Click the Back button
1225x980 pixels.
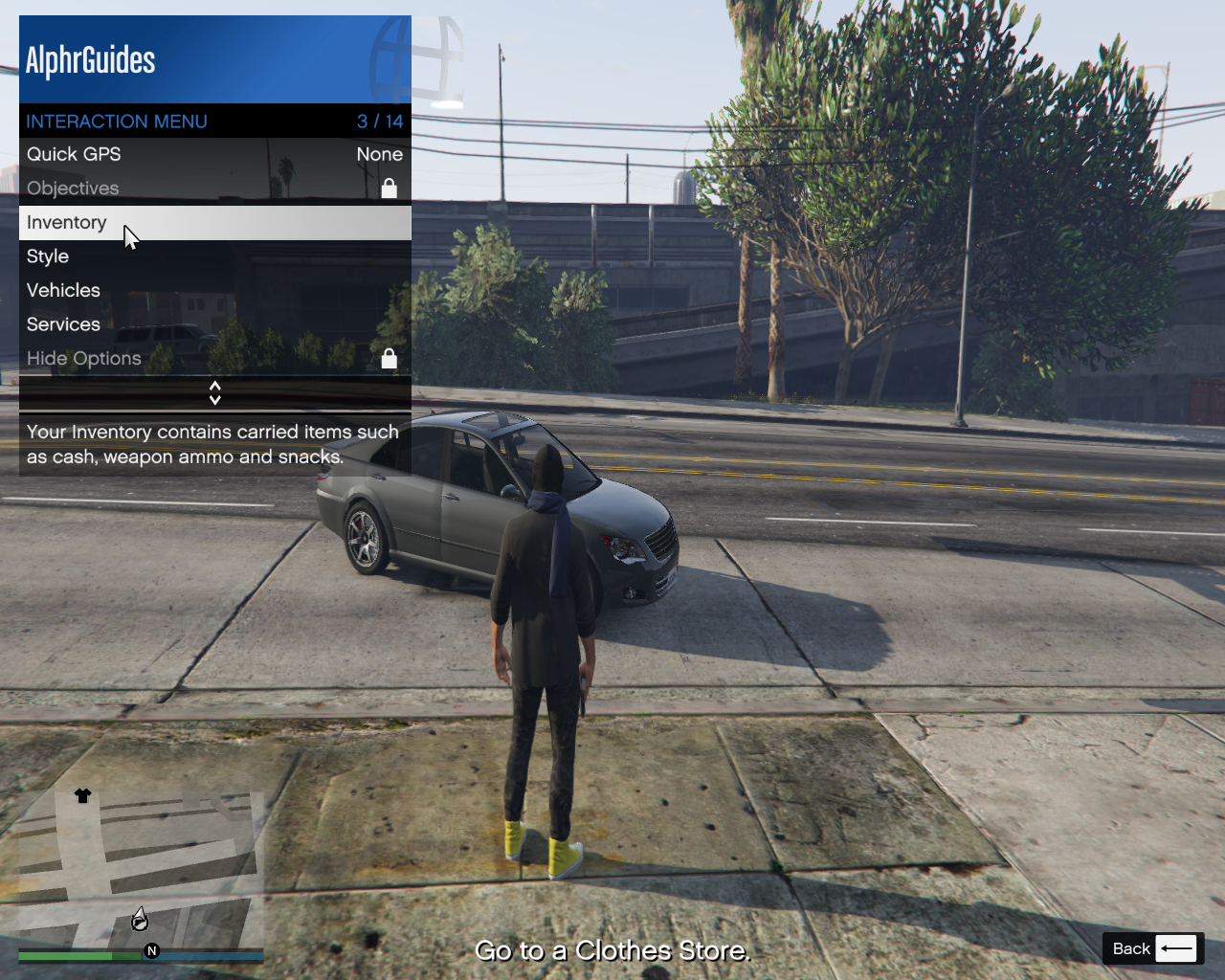click(1152, 948)
